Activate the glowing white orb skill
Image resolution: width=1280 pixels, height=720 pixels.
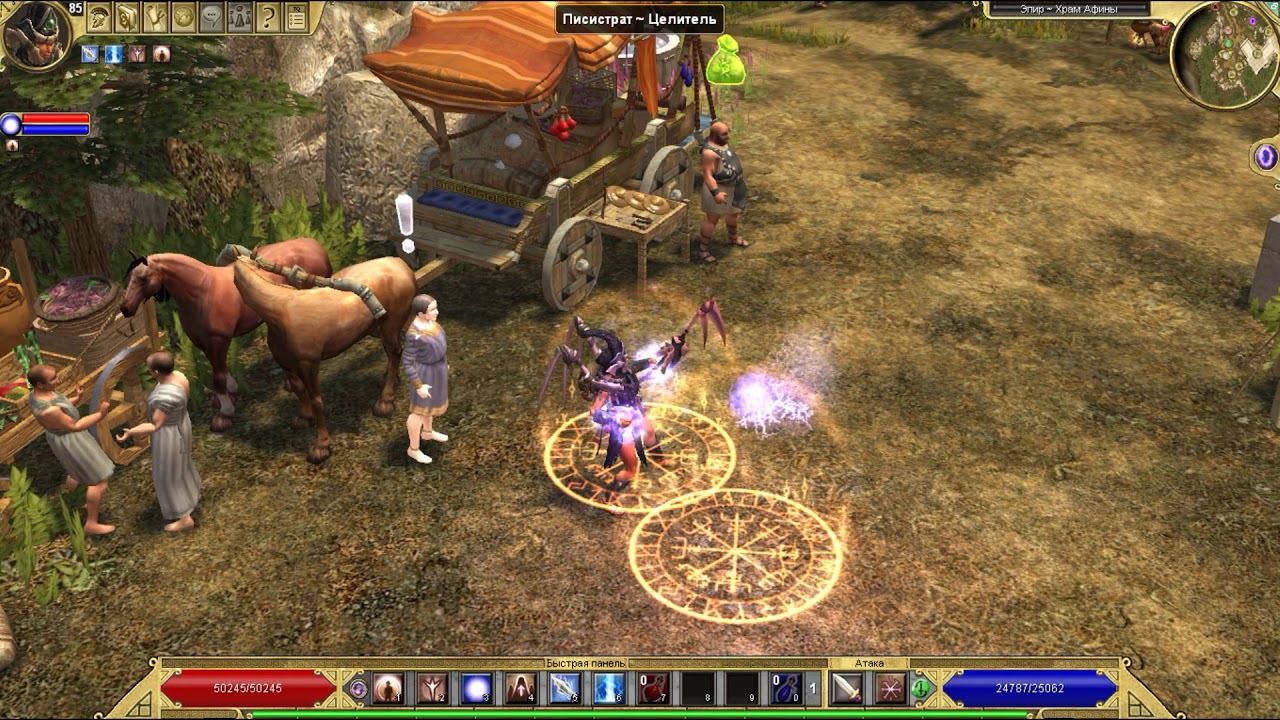point(476,688)
